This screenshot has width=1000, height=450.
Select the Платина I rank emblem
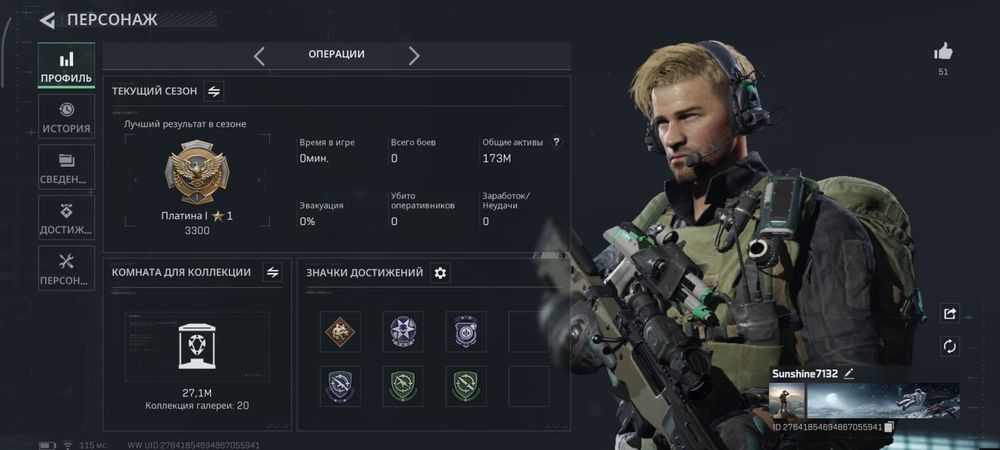tap(196, 174)
